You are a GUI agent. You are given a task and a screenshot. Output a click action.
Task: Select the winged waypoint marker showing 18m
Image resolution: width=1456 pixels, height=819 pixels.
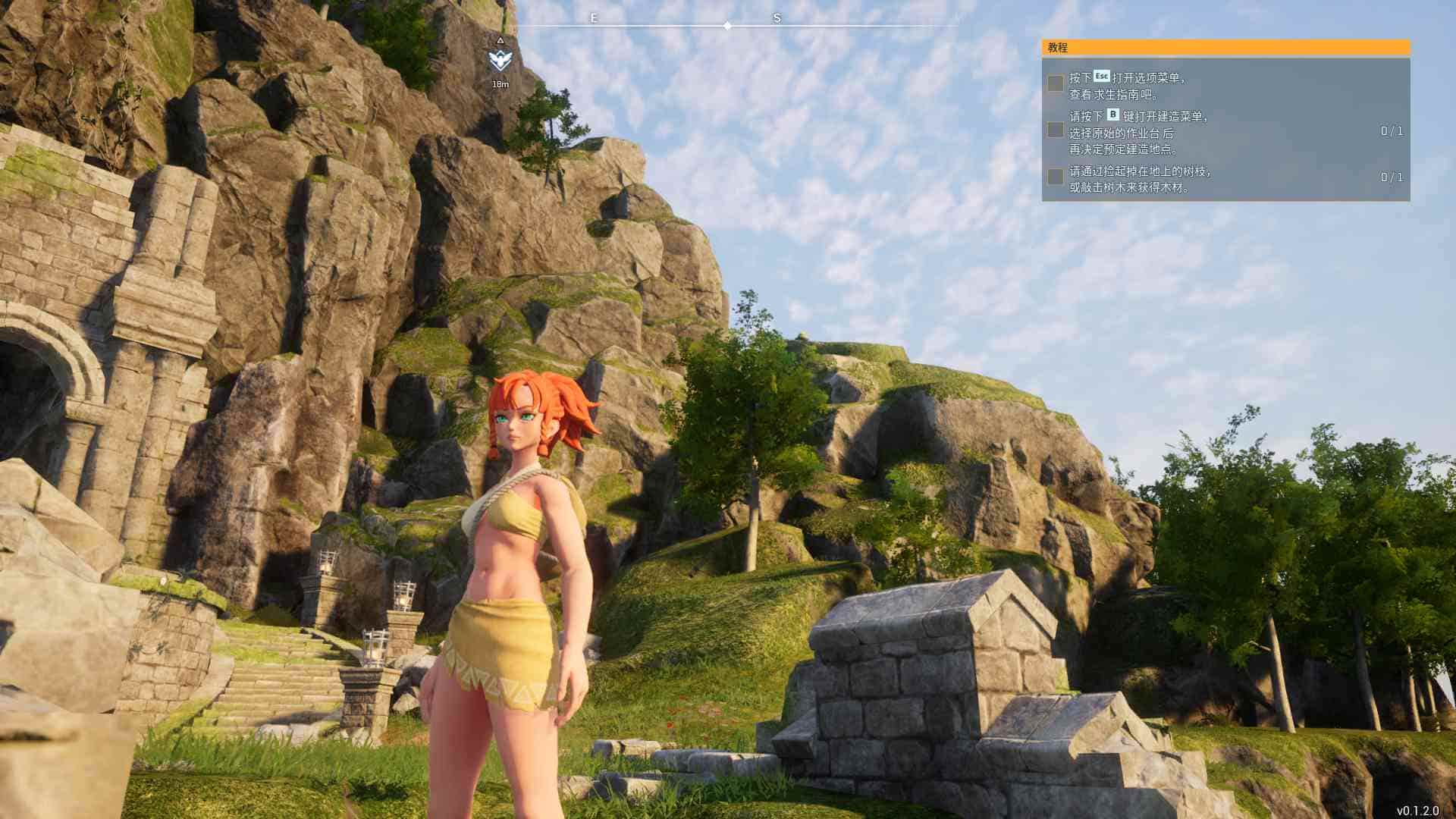pos(500,60)
